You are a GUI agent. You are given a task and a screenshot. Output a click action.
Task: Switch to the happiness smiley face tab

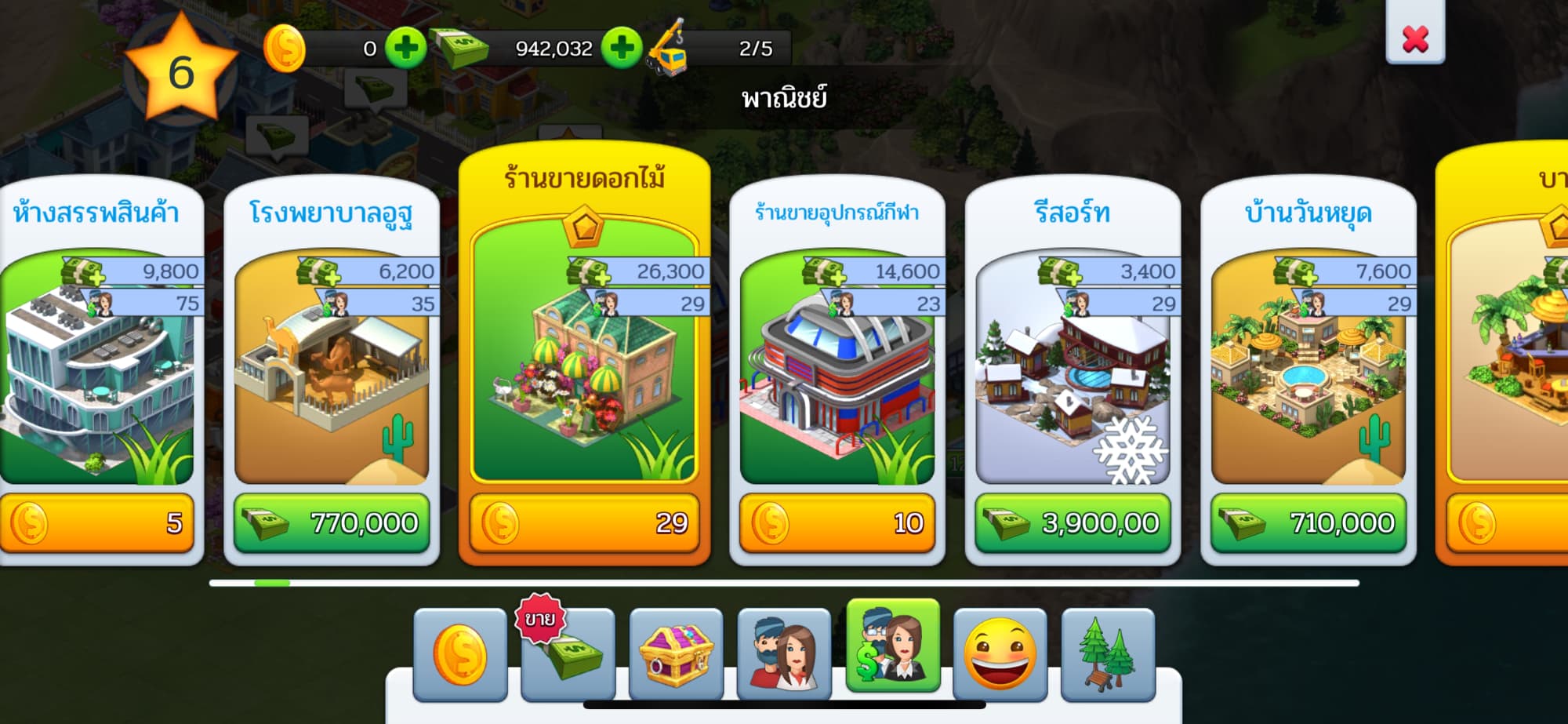point(1000,654)
